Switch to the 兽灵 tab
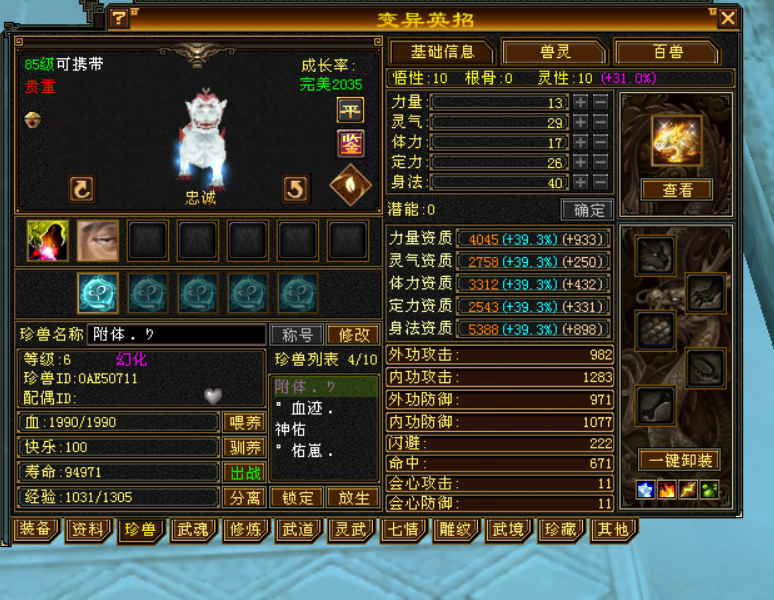The width and height of the screenshot is (774, 600). [x=554, y=52]
